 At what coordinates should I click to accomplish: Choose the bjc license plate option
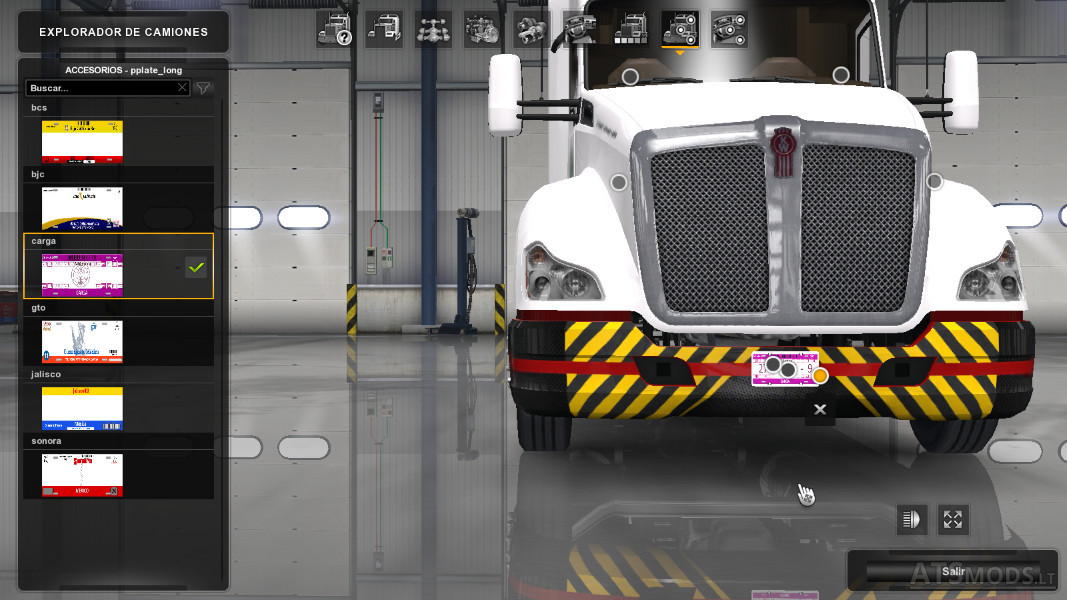[82, 207]
